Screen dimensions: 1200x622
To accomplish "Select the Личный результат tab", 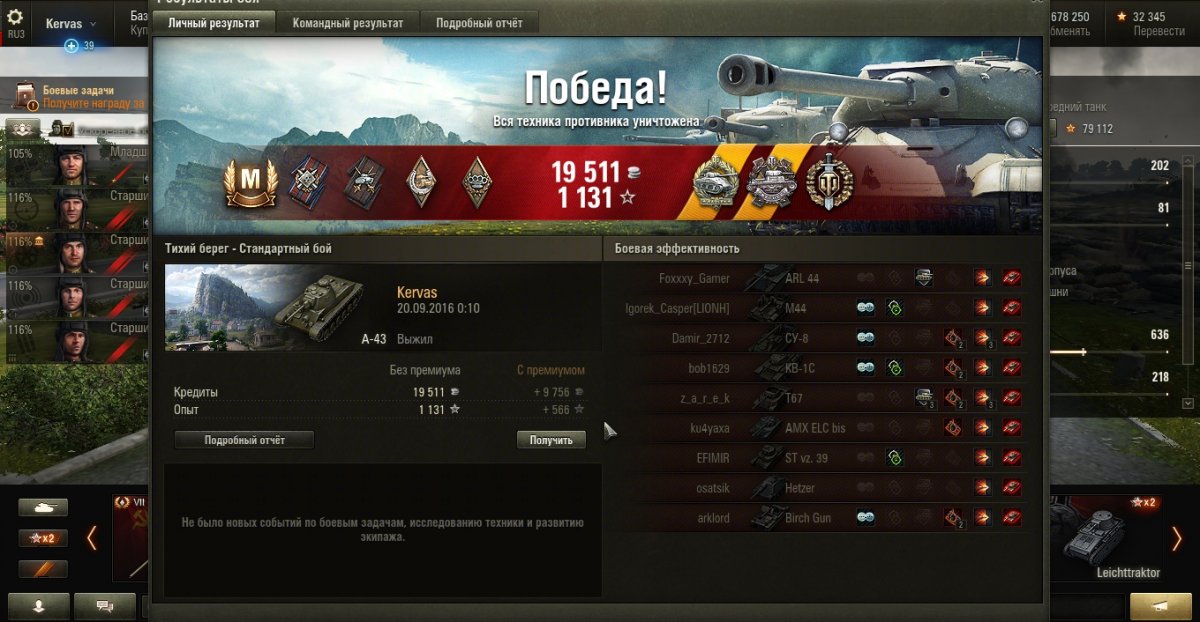I will pos(214,23).
